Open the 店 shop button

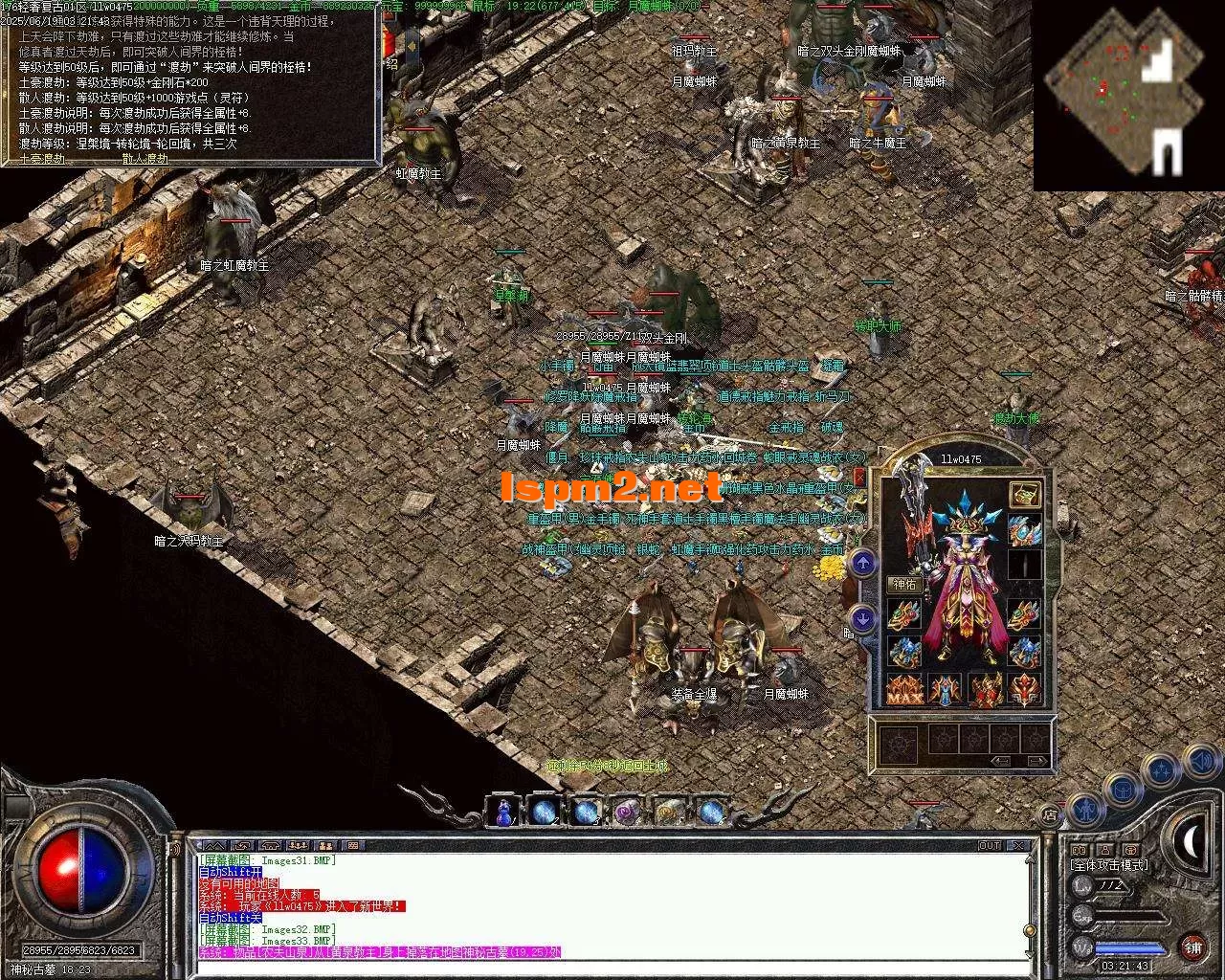[x=1051, y=816]
